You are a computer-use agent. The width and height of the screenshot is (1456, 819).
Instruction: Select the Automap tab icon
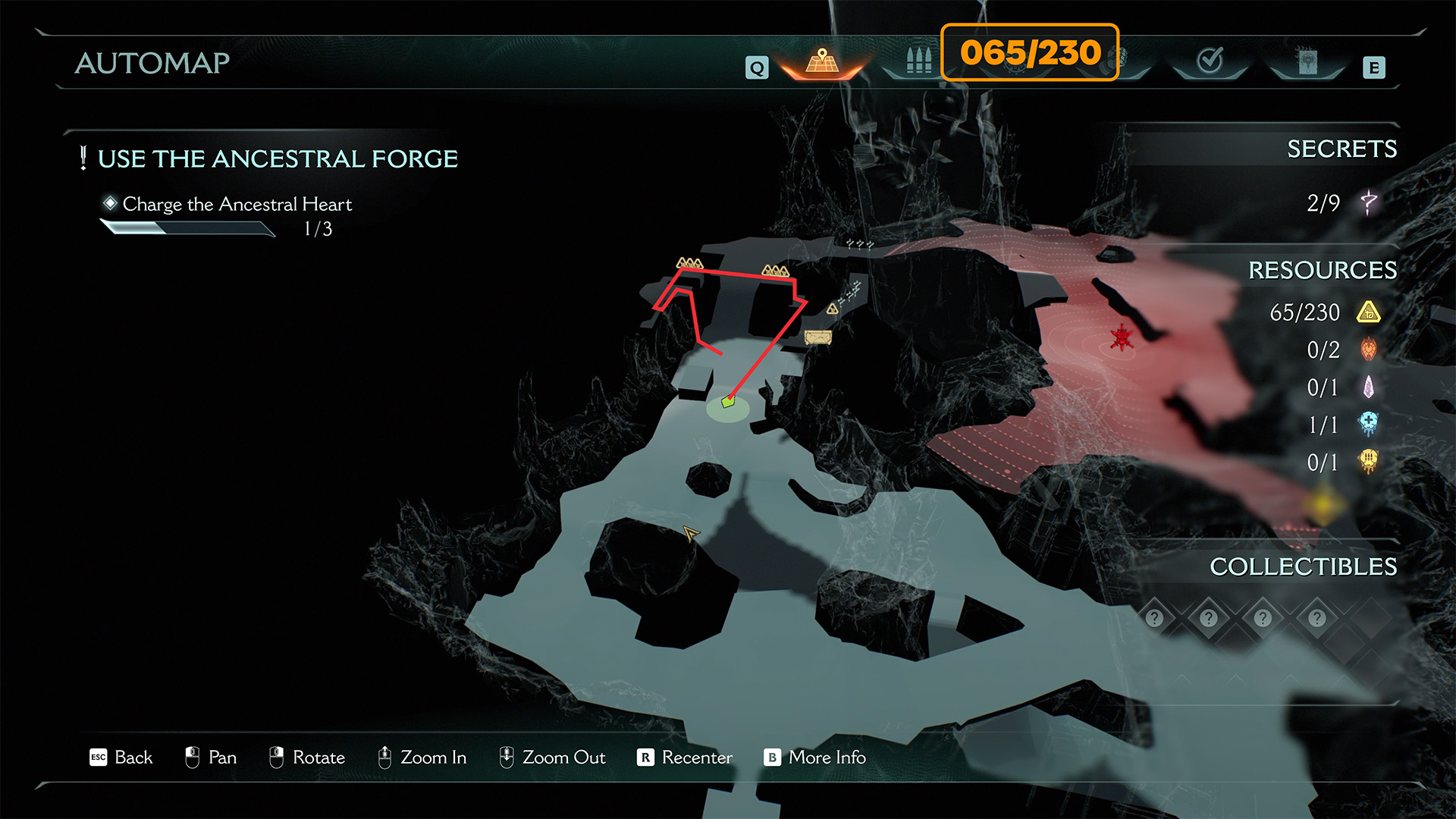click(822, 62)
